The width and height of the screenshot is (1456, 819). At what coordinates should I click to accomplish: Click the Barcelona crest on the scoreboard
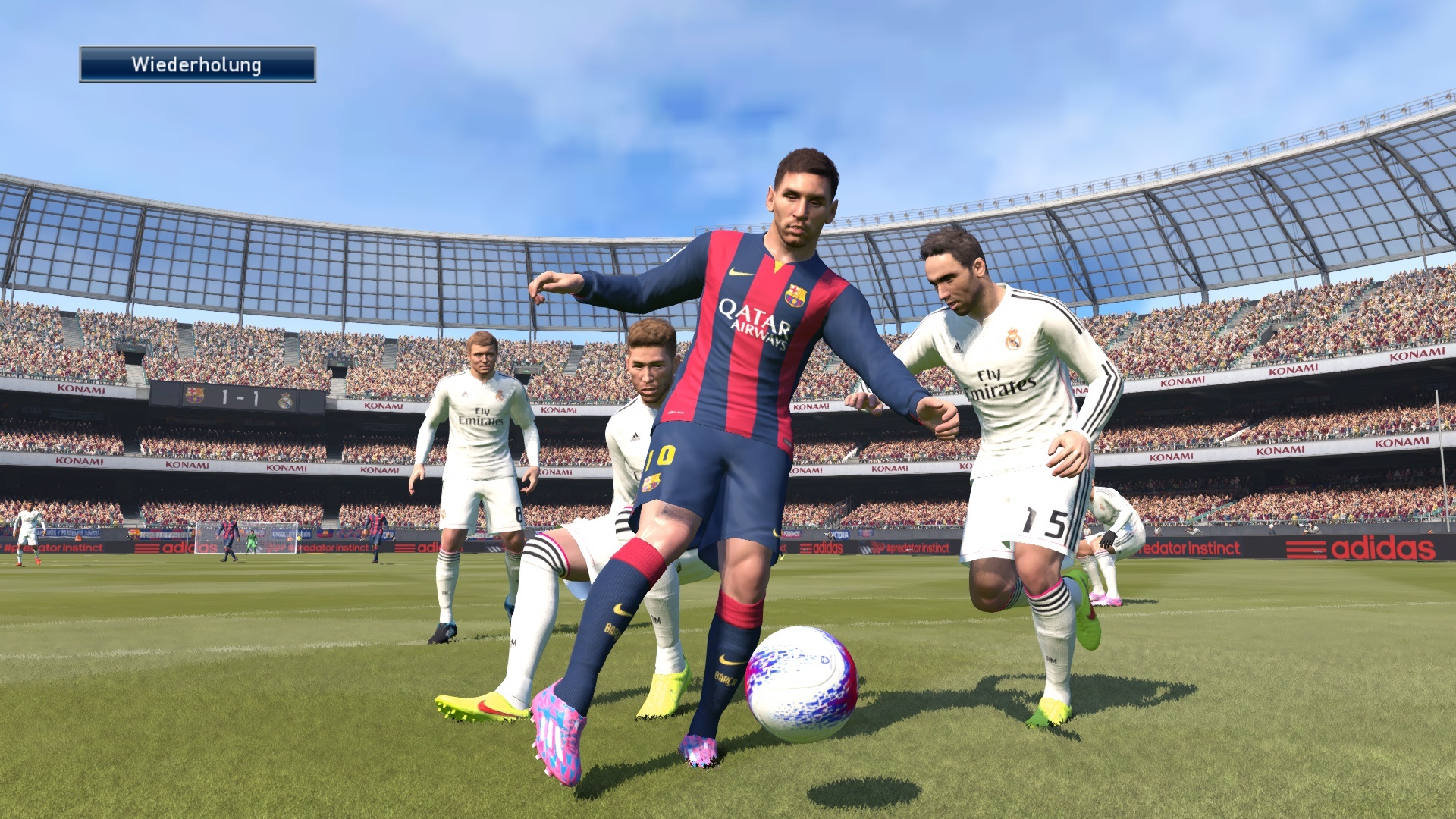194,396
